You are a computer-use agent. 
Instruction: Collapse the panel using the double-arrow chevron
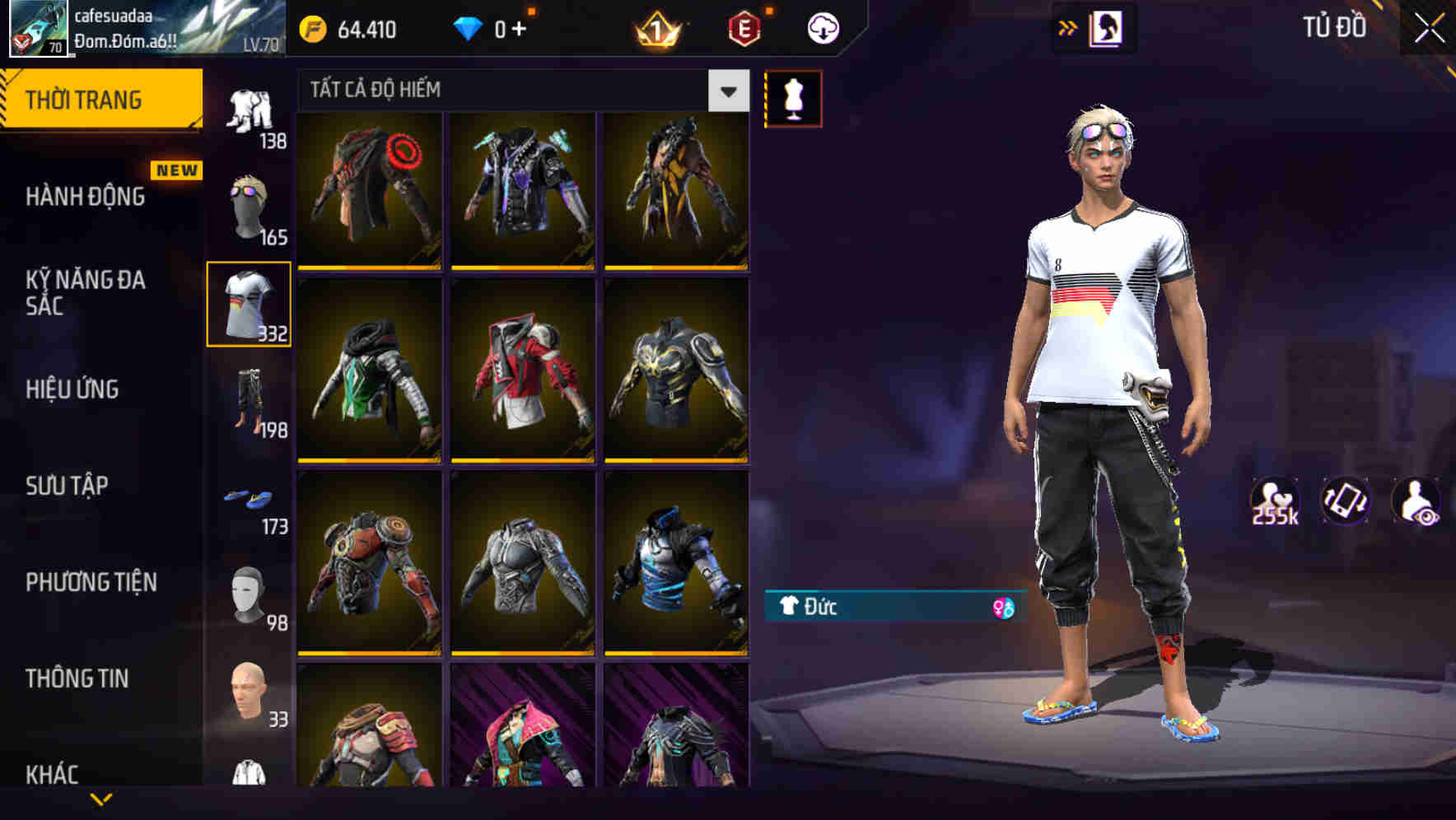pyautogui.click(x=1066, y=27)
